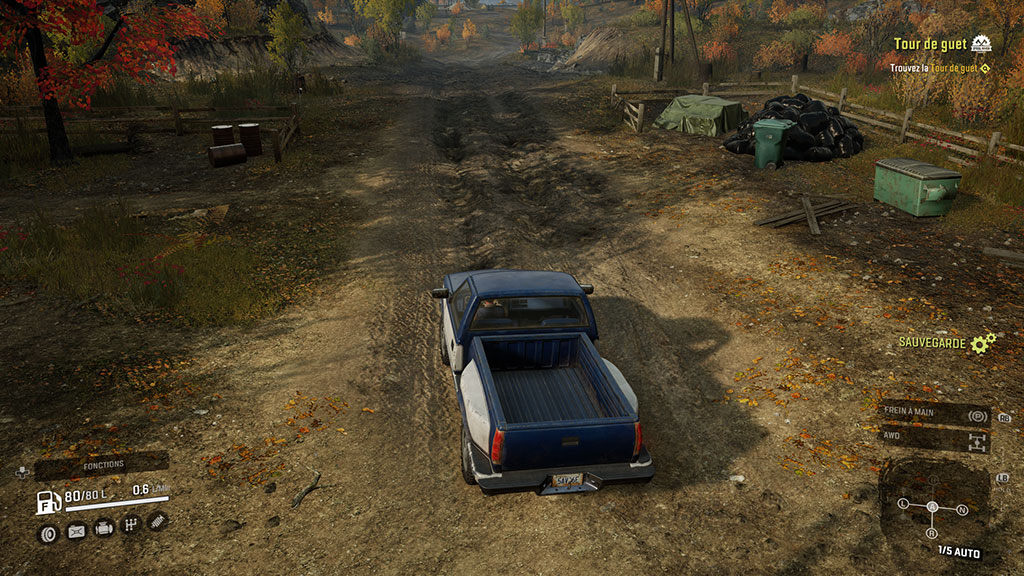The width and height of the screenshot is (1024, 576).
Task: Select the A automatic gear
Action: (932, 506)
